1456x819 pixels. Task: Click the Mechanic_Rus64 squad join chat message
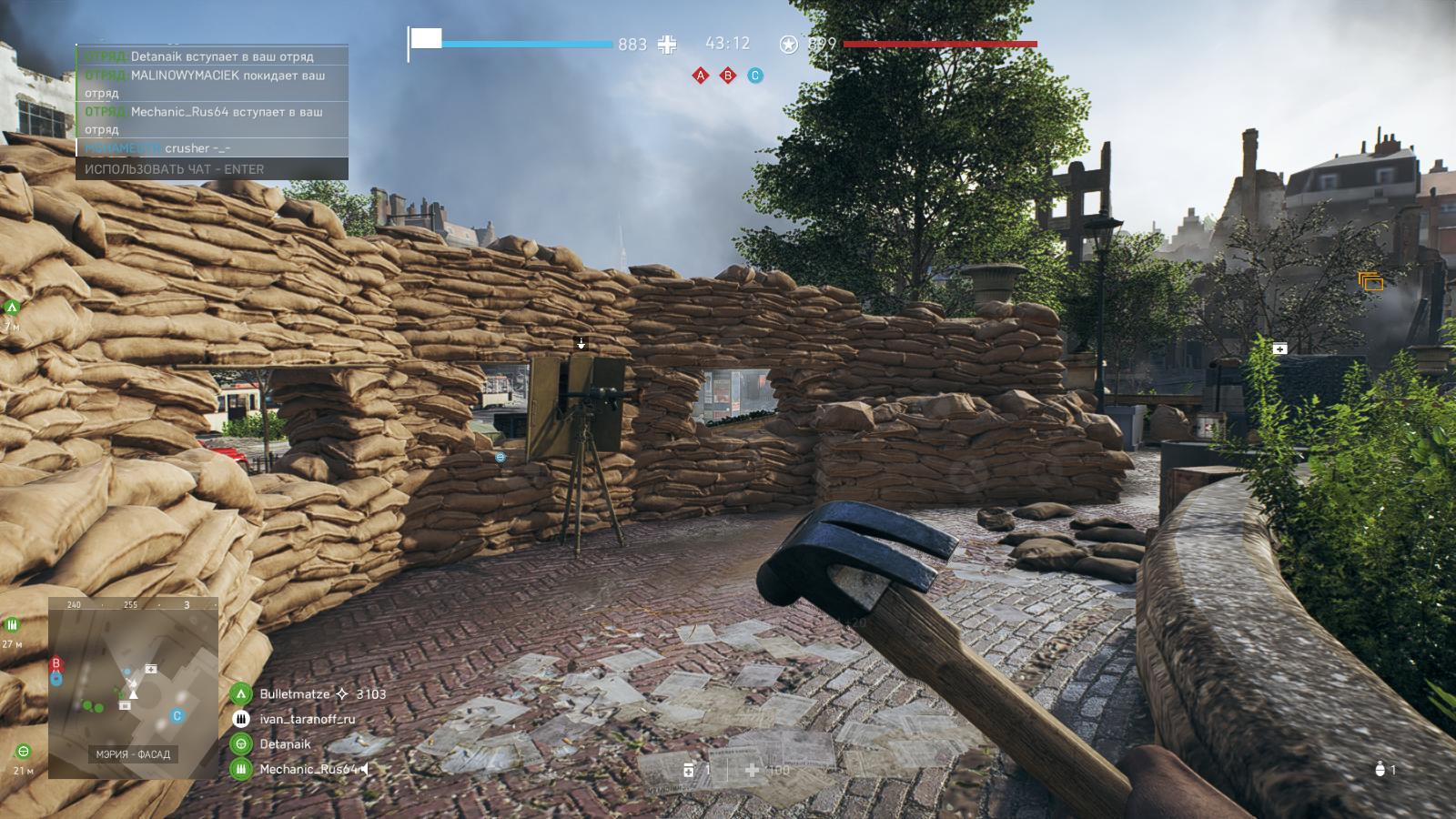[x=211, y=120]
